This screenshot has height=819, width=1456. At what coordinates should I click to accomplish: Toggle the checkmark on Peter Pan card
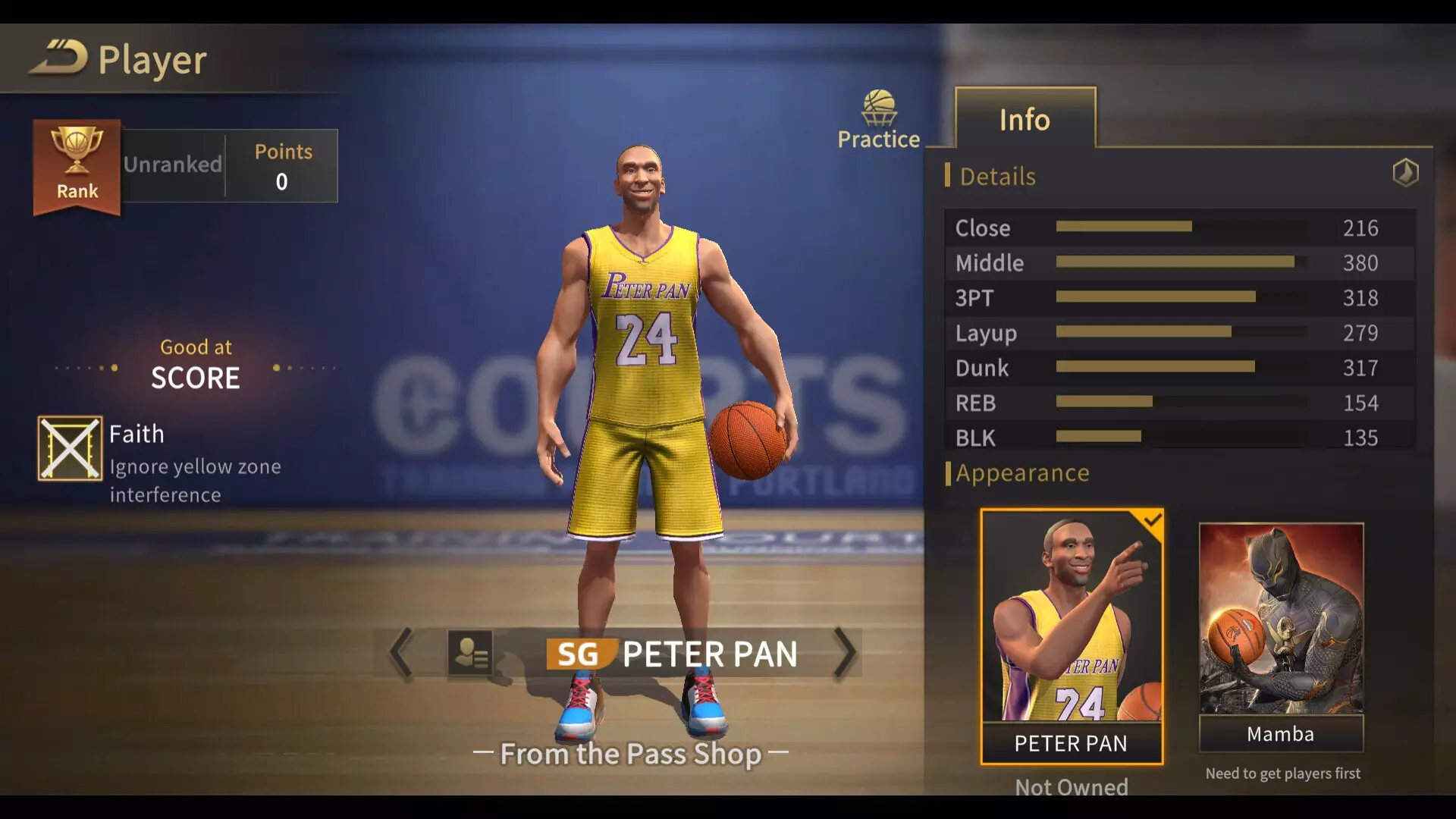(1153, 519)
